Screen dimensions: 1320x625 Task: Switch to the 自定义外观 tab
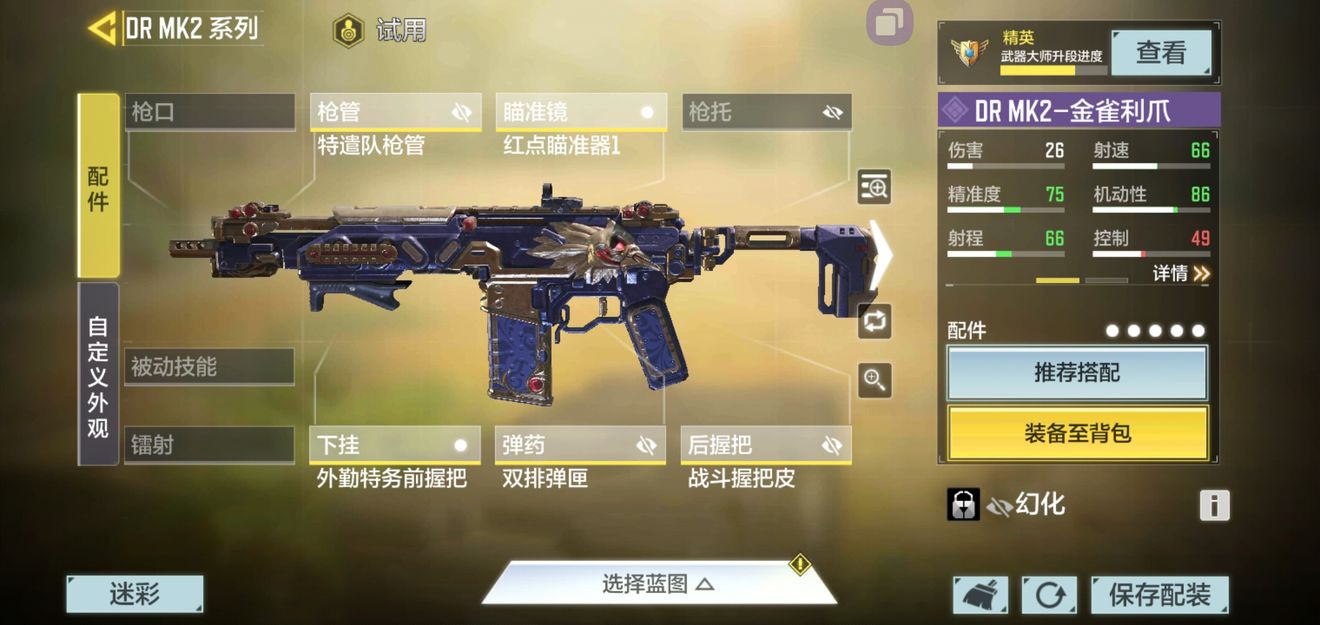coord(98,374)
